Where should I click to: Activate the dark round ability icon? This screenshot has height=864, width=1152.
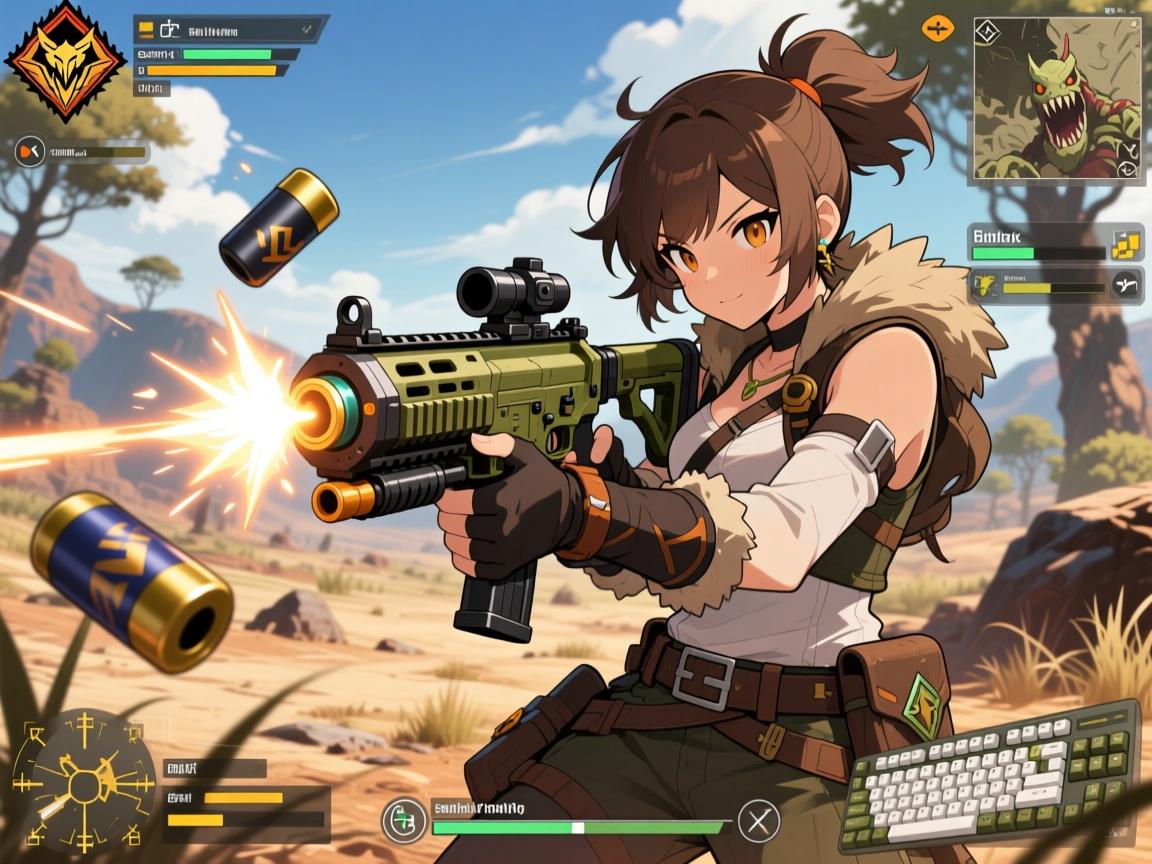pos(1126,286)
